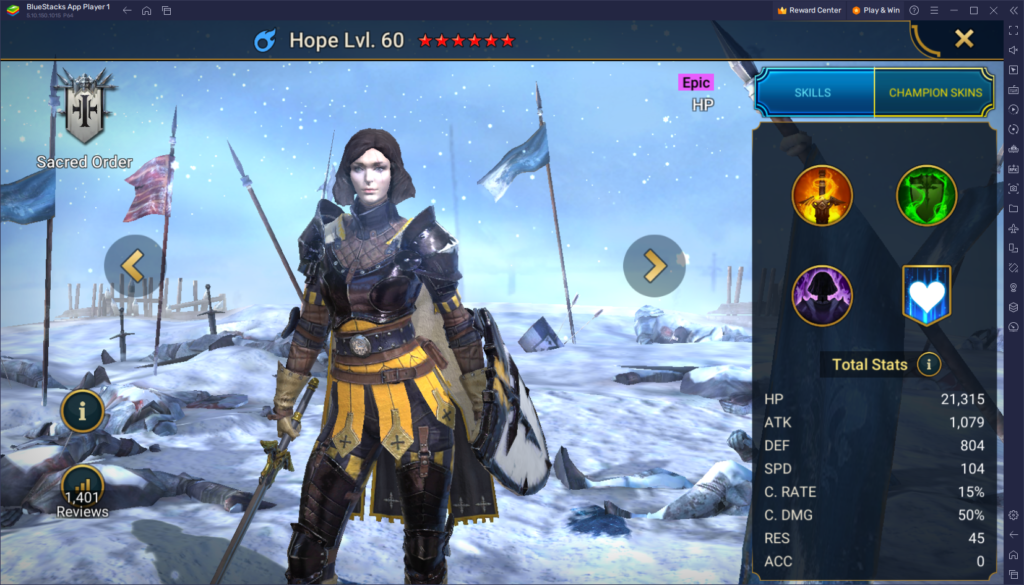Select the green shield skill icon
This screenshot has height=585, width=1024.
click(927, 196)
